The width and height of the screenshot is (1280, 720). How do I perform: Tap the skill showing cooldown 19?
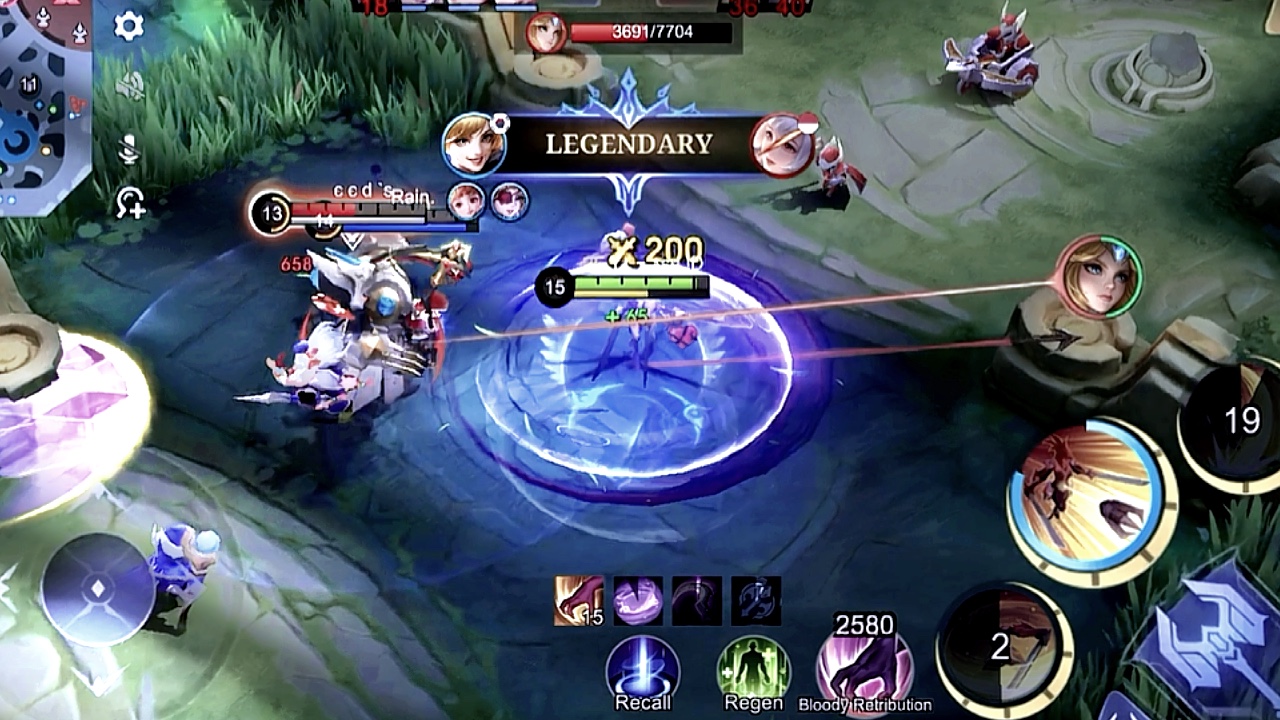(1235, 422)
